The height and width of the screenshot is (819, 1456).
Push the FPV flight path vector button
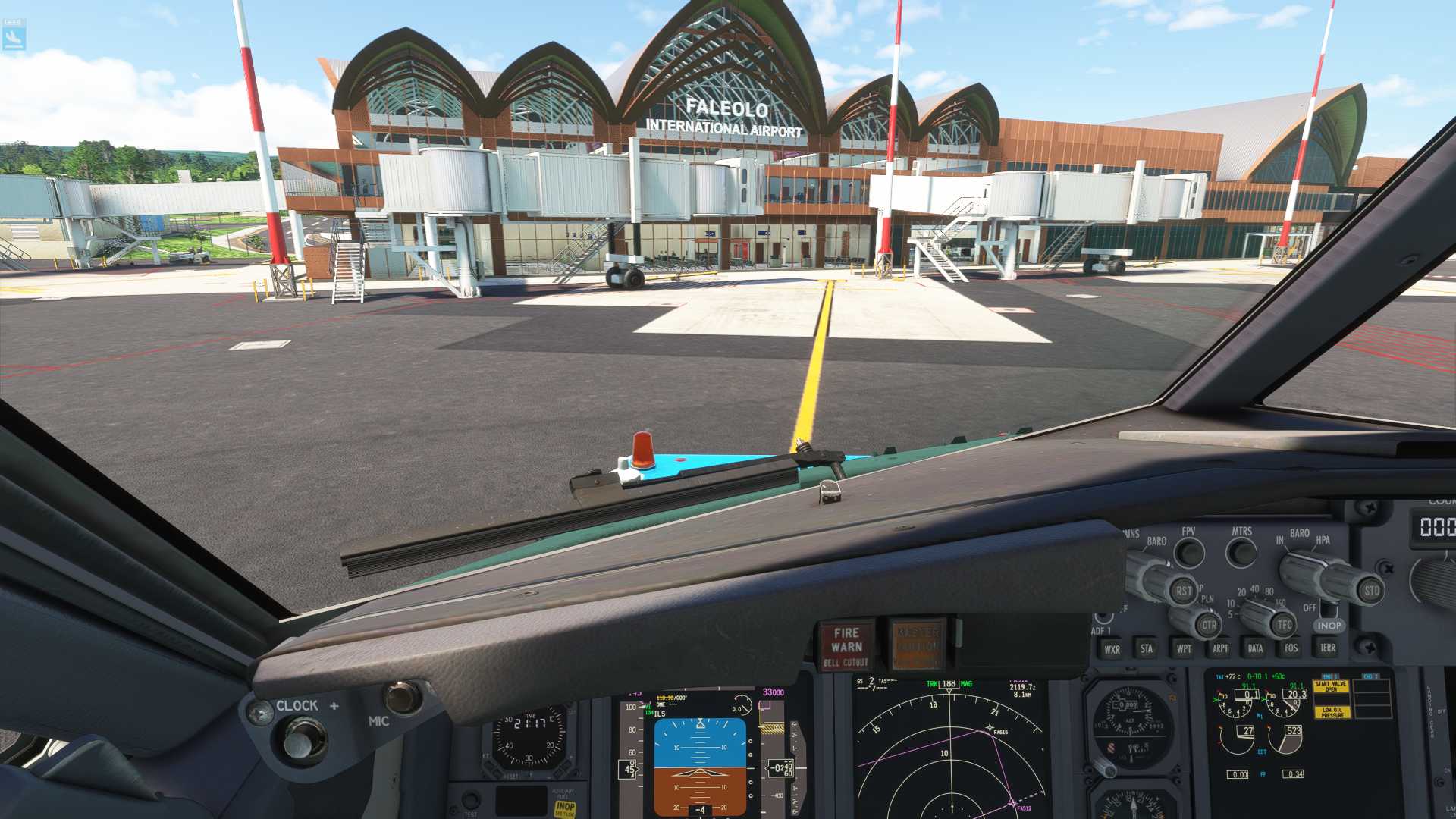(1189, 553)
